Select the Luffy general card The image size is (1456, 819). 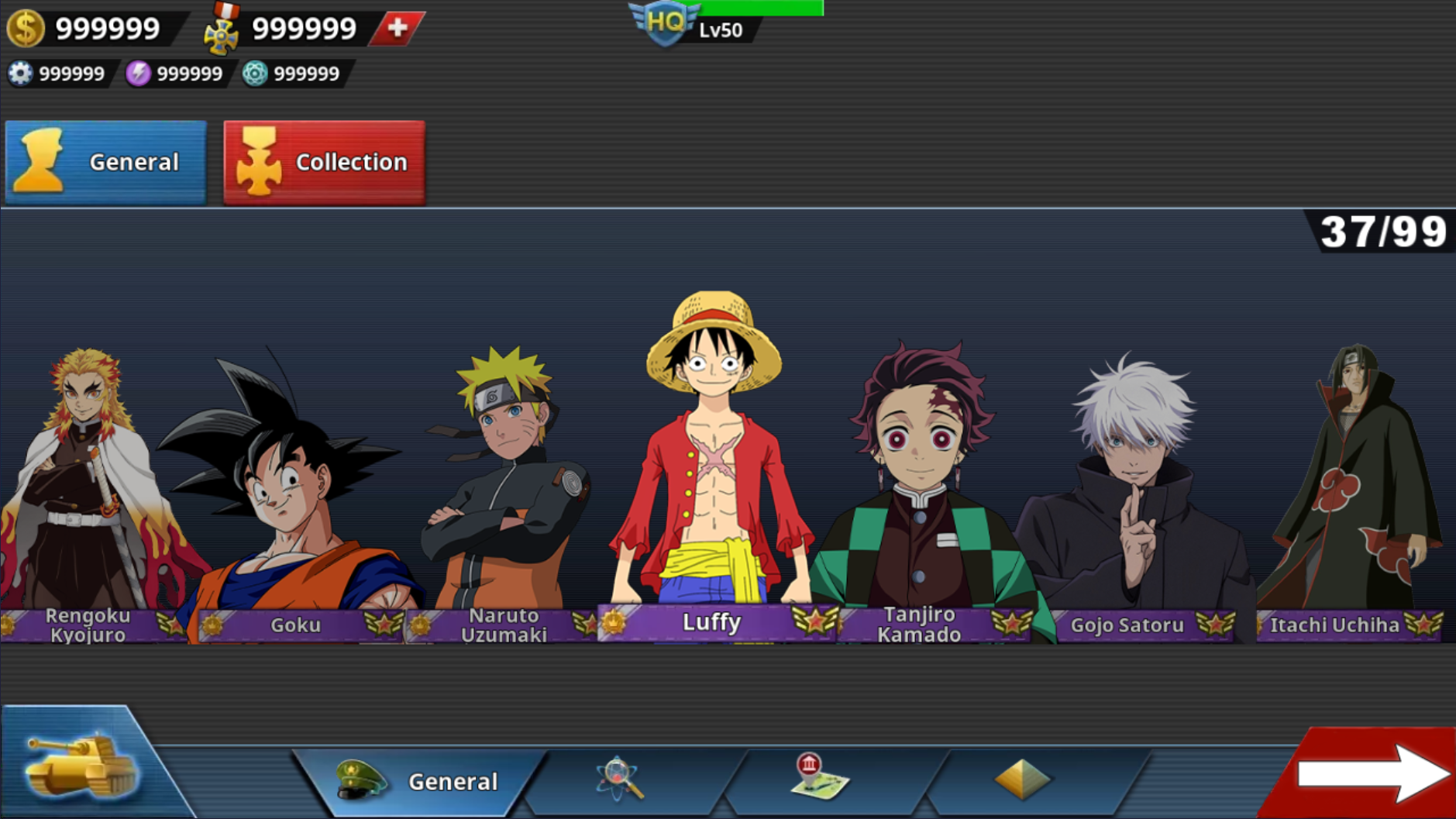(713, 465)
